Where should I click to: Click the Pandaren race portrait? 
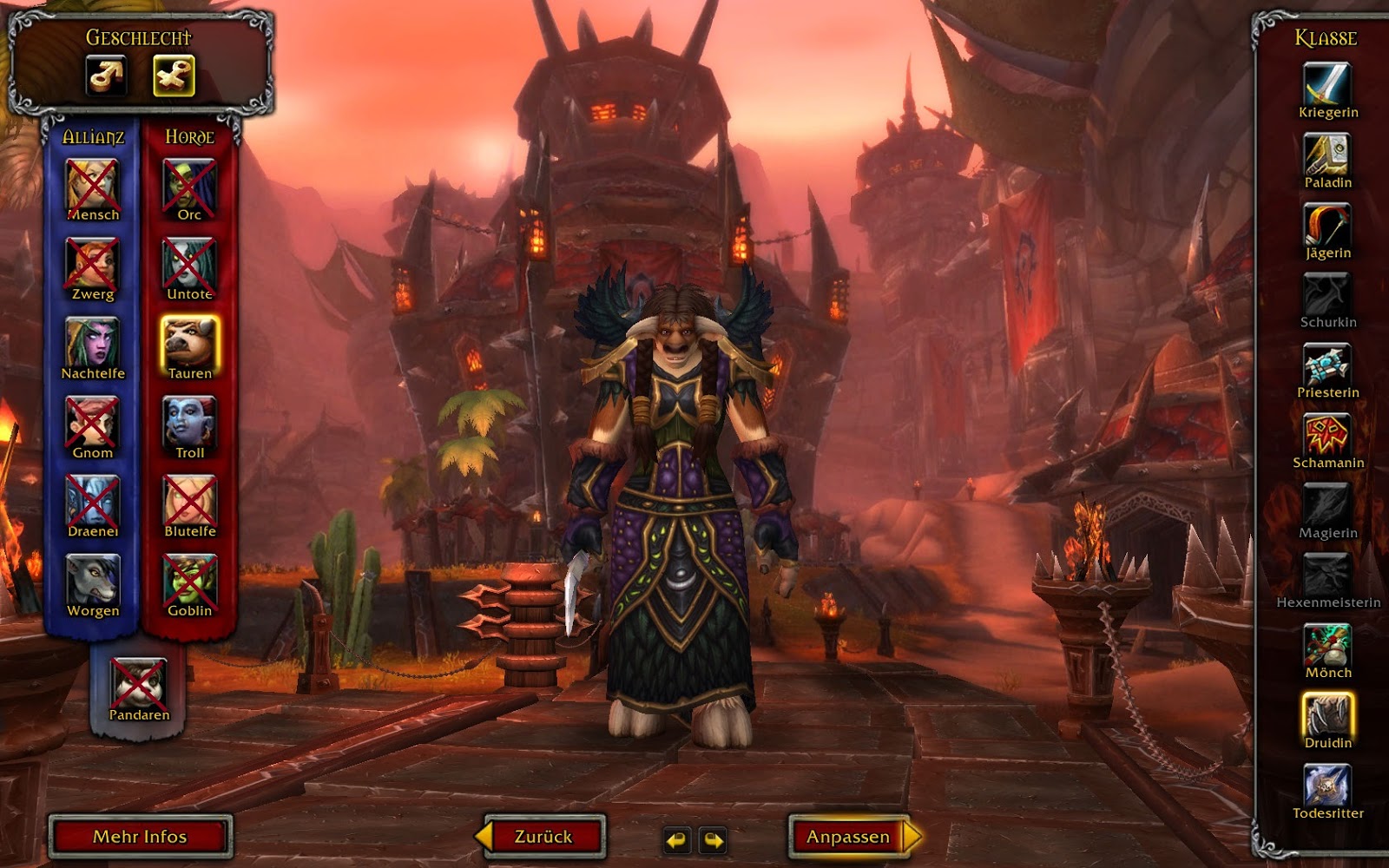click(x=137, y=682)
